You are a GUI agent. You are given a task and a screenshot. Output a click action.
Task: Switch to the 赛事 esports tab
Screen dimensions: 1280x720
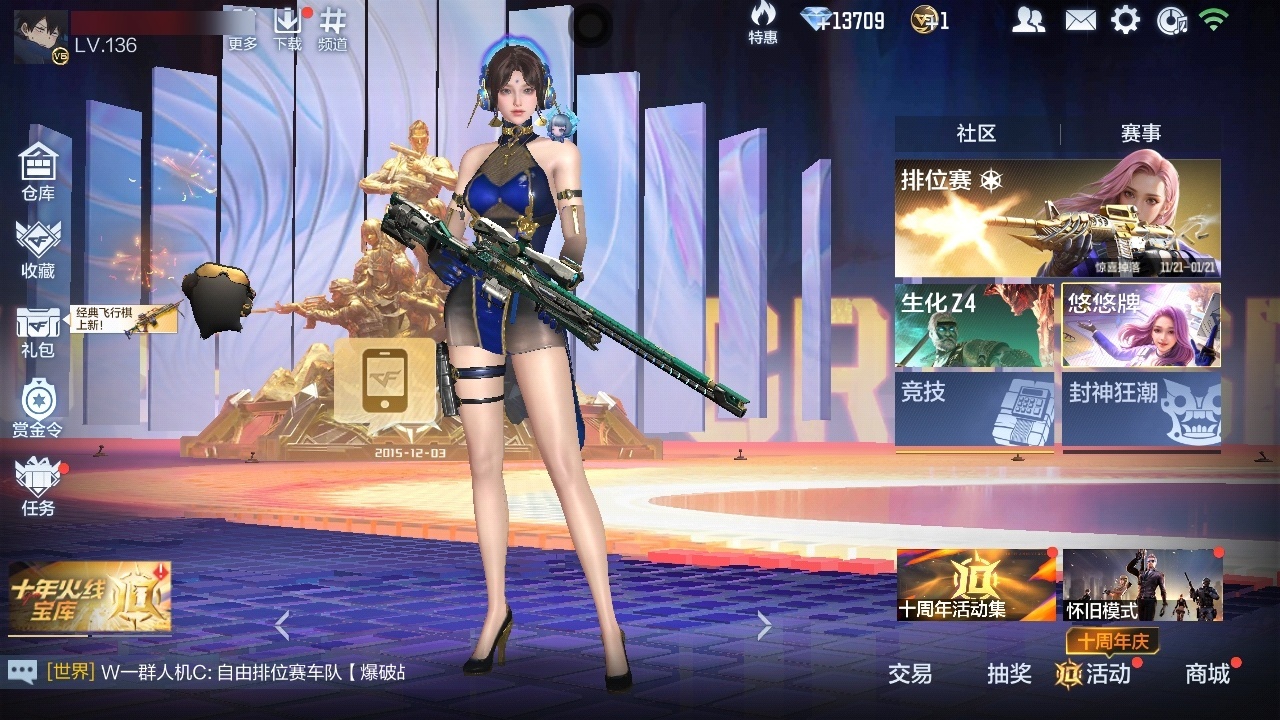coord(1140,134)
